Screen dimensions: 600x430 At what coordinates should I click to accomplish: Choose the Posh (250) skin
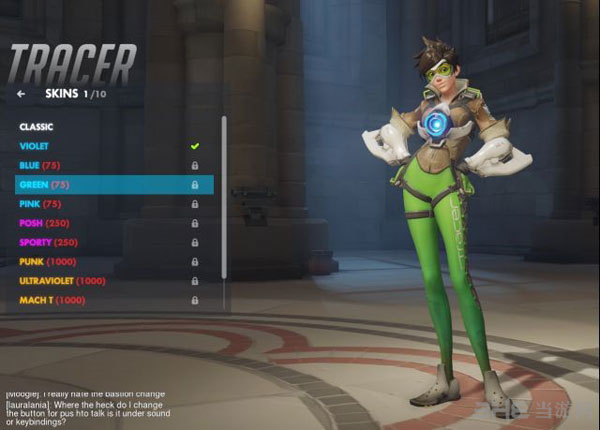(x=46, y=223)
